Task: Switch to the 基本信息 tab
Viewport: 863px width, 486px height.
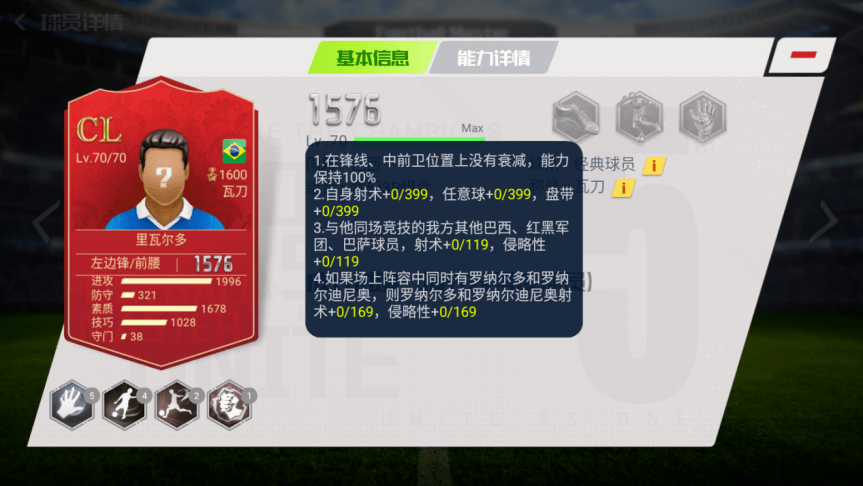Action: [x=371, y=58]
